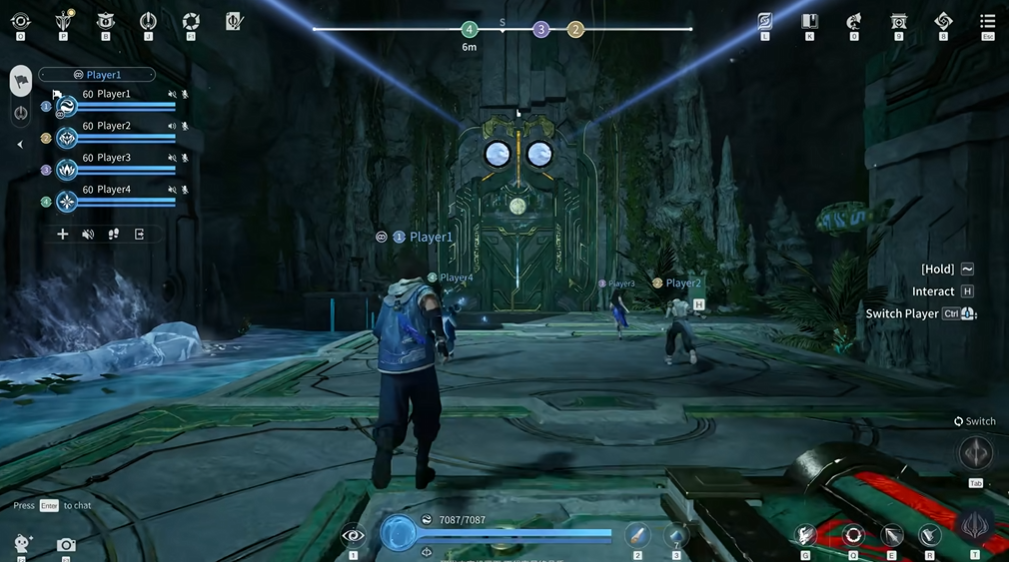Screen dimensions: 1009x562
Task: Open the camera photo mode icon
Action: click(x=66, y=545)
